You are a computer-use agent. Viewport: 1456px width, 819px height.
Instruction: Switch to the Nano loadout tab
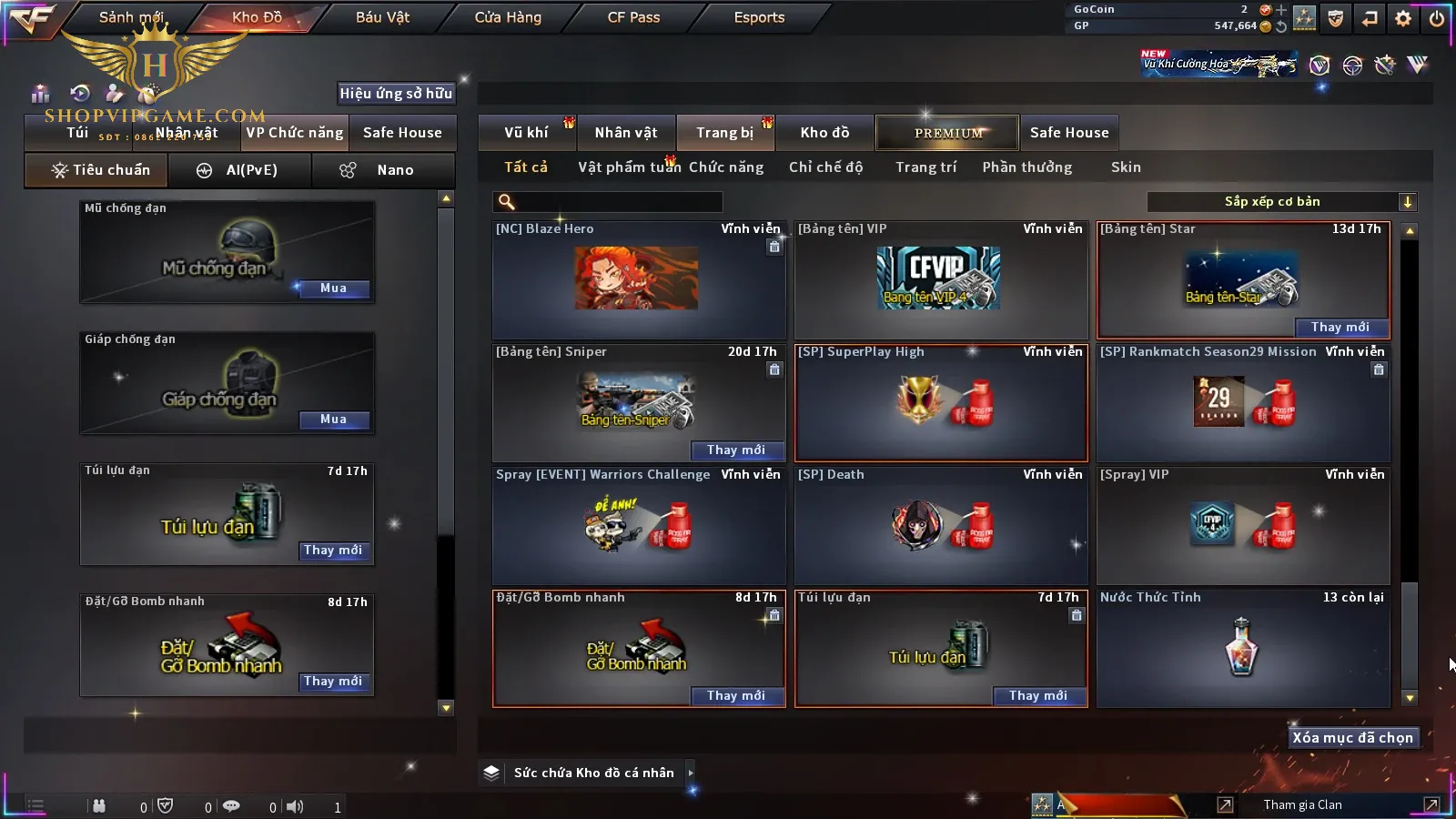[x=382, y=170]
